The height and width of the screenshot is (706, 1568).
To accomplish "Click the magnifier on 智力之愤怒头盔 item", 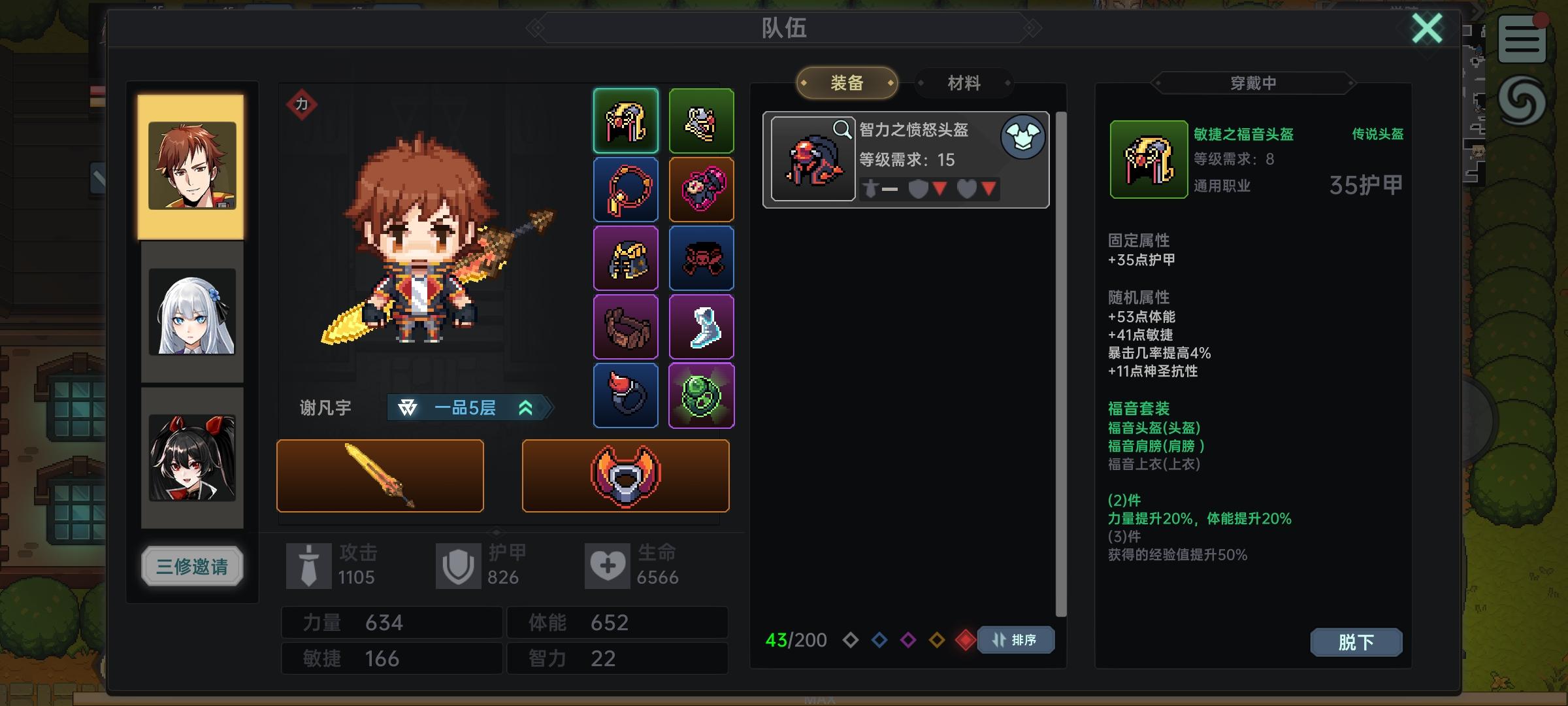I will (x=843, y=129).
